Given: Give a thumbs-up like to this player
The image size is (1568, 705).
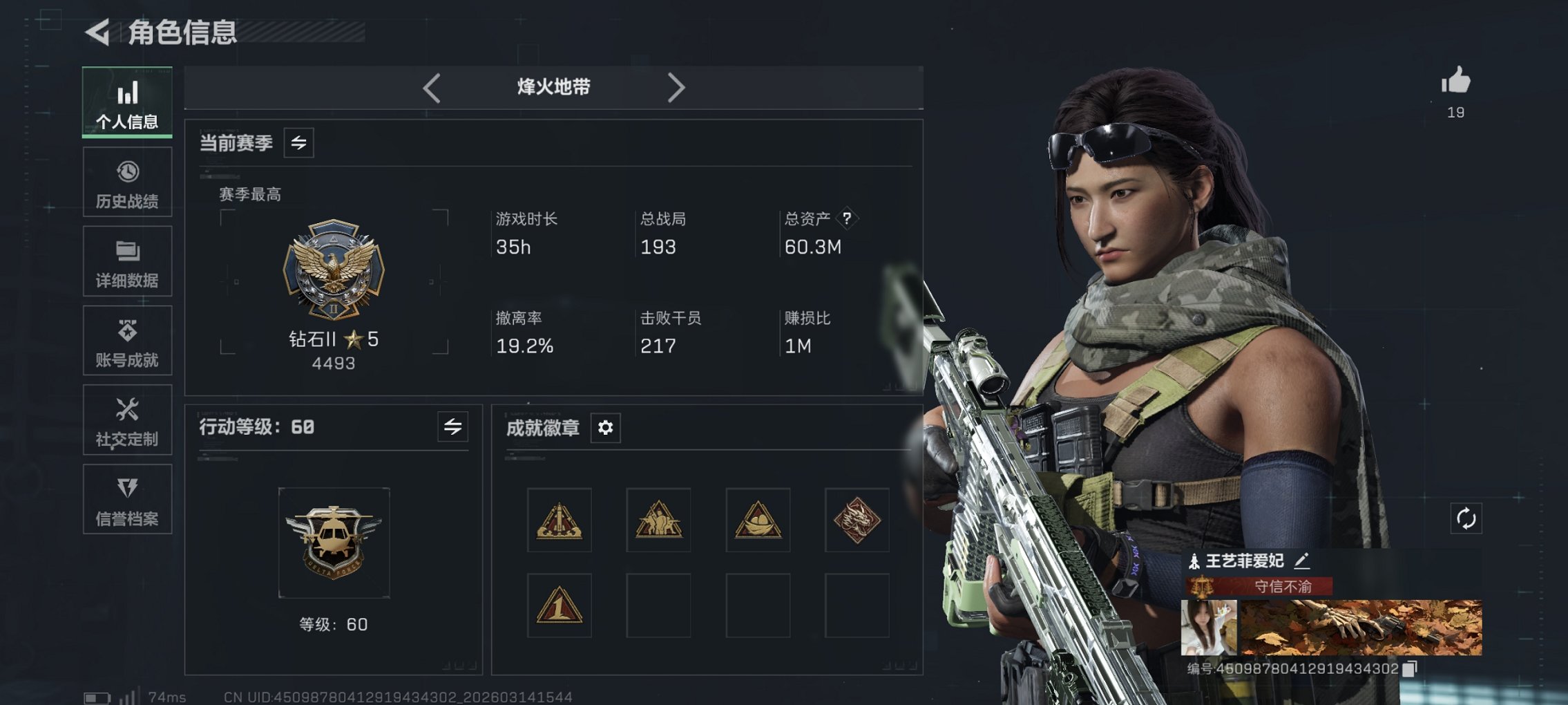Looking at the screenshot, I should 1455,82.
